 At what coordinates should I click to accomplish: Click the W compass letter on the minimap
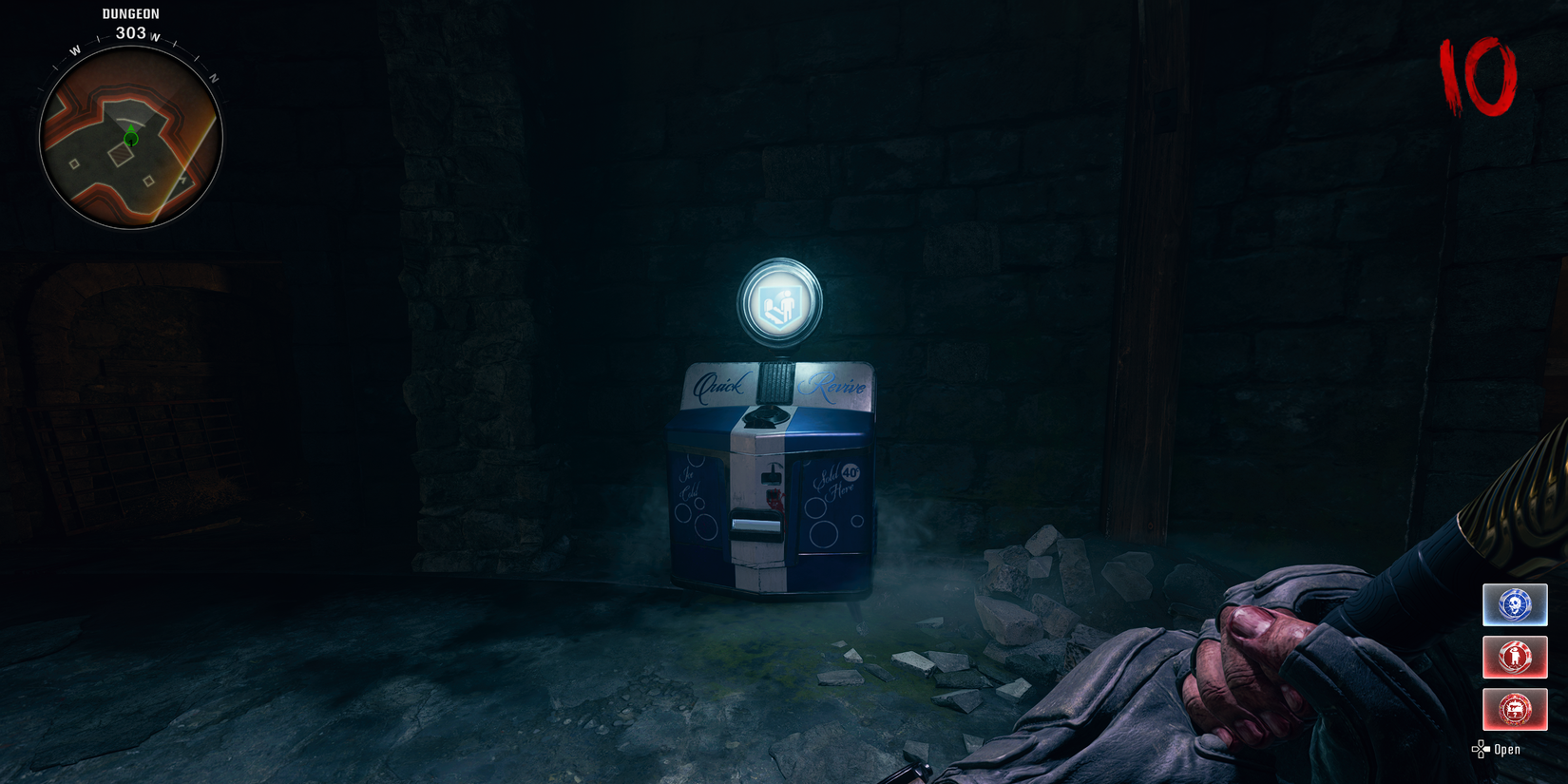75,49
